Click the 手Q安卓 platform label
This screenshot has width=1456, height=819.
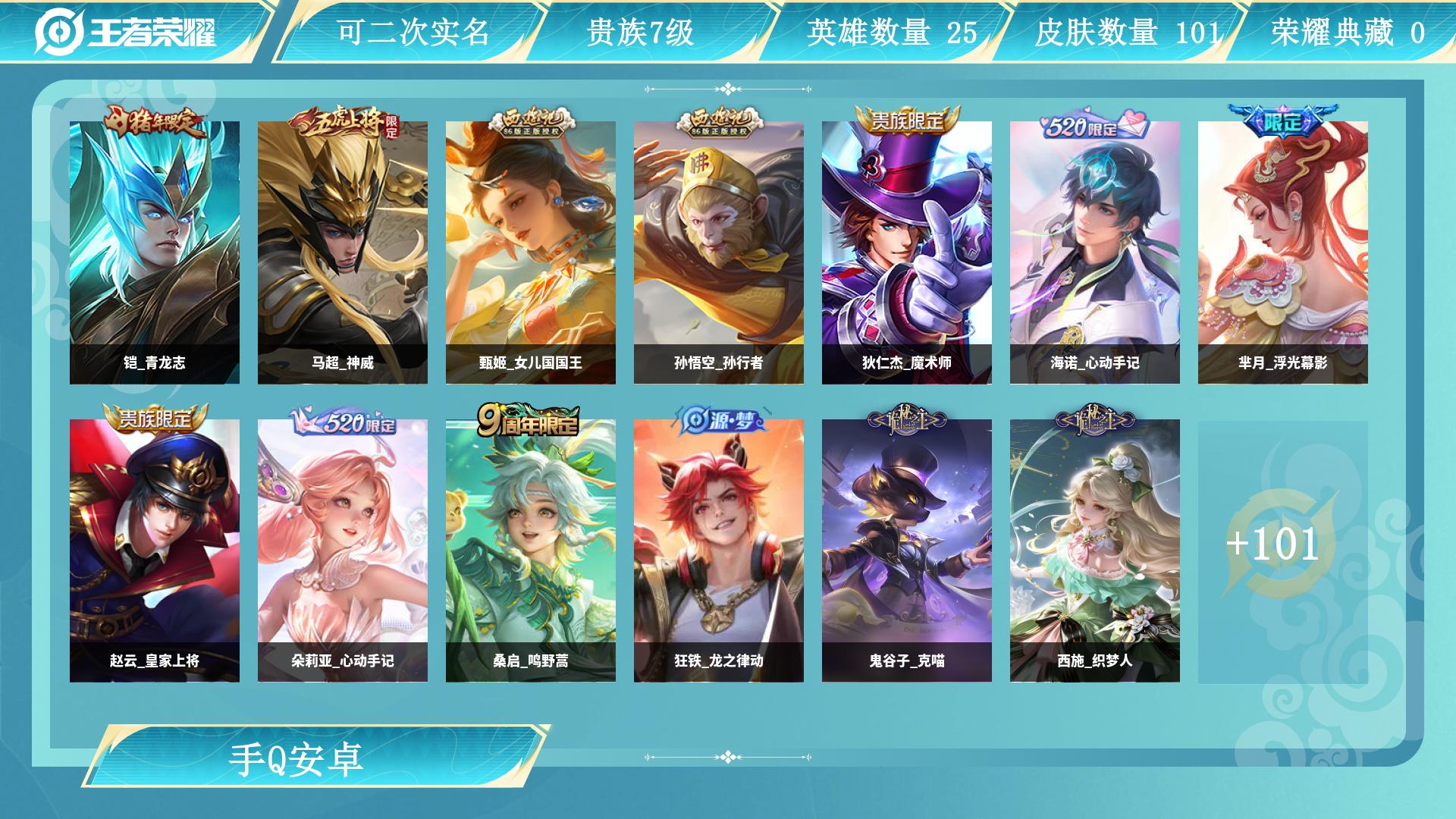[x=297, y=758]
